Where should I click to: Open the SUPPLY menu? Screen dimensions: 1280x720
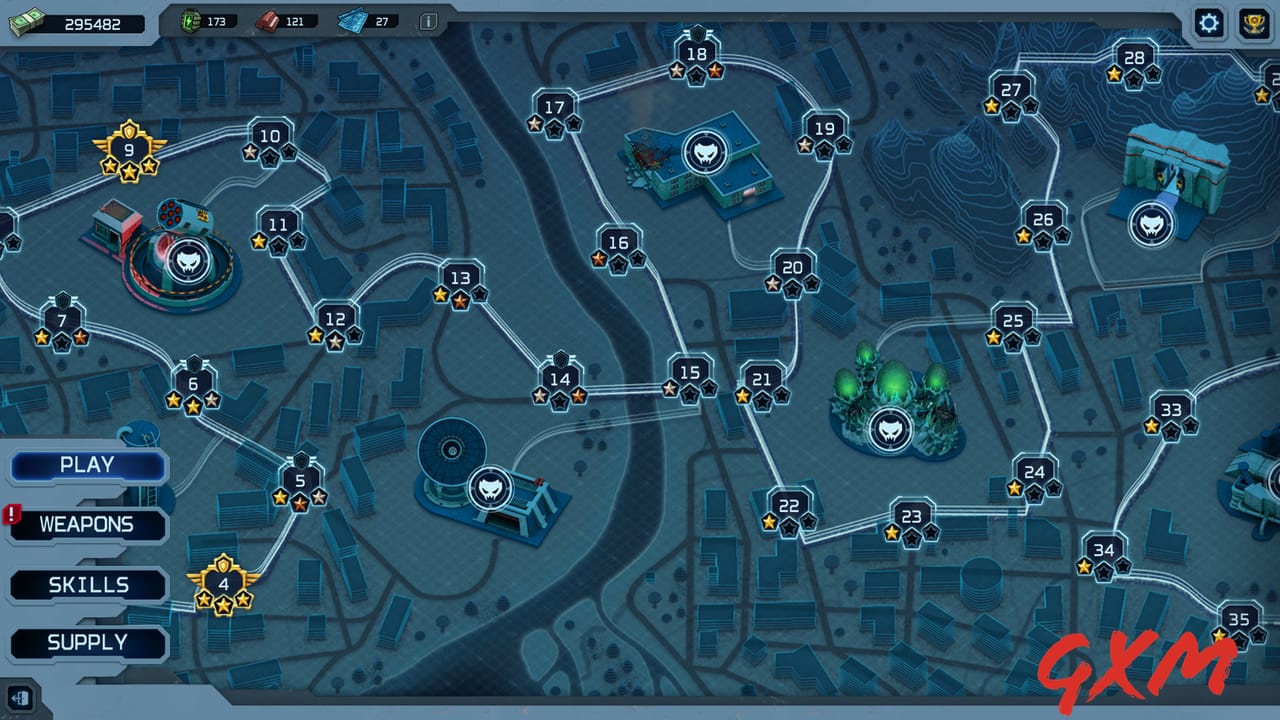pyautogui.click(x=88, y=643)
